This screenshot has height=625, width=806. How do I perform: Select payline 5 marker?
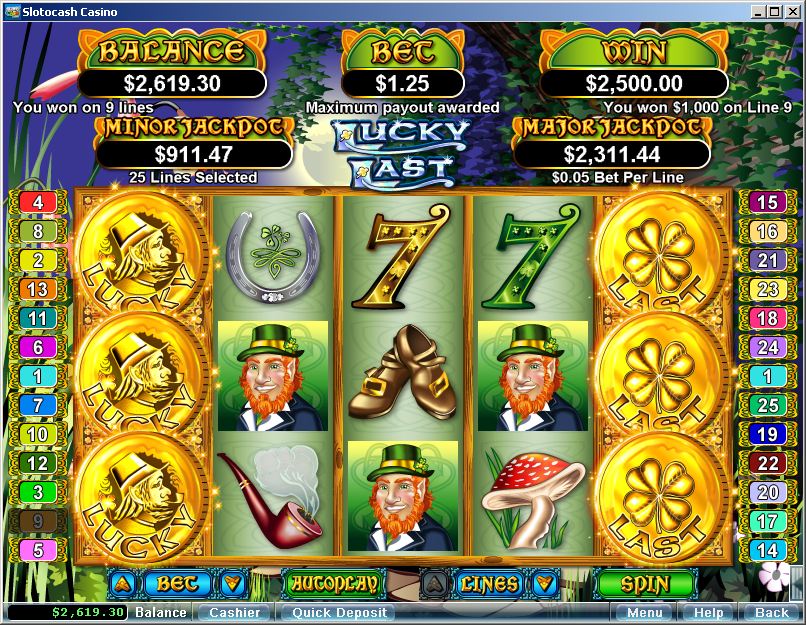point(38,549)
